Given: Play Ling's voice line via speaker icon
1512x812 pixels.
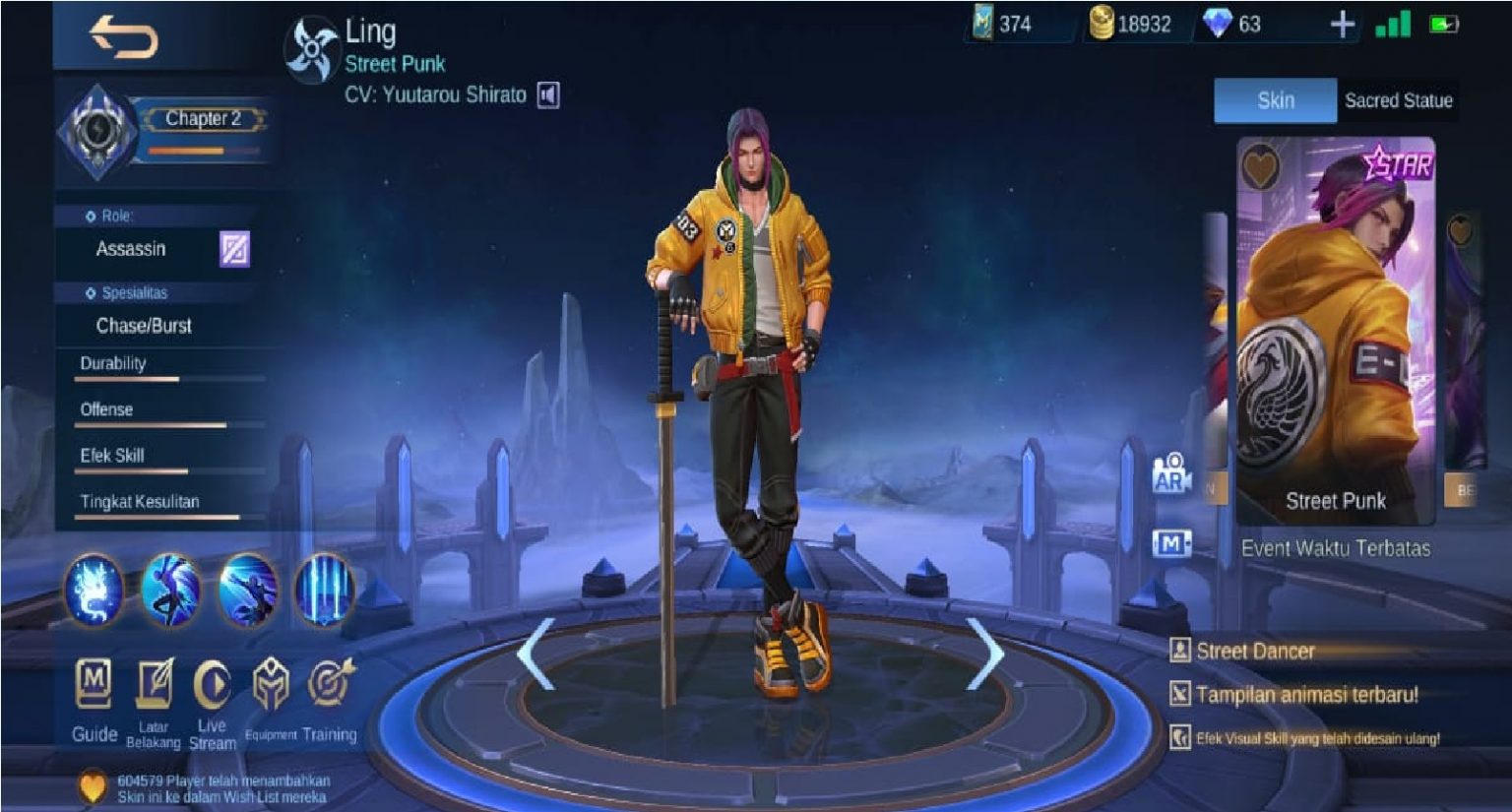Looking at the screenshot, I should (547, 95).
